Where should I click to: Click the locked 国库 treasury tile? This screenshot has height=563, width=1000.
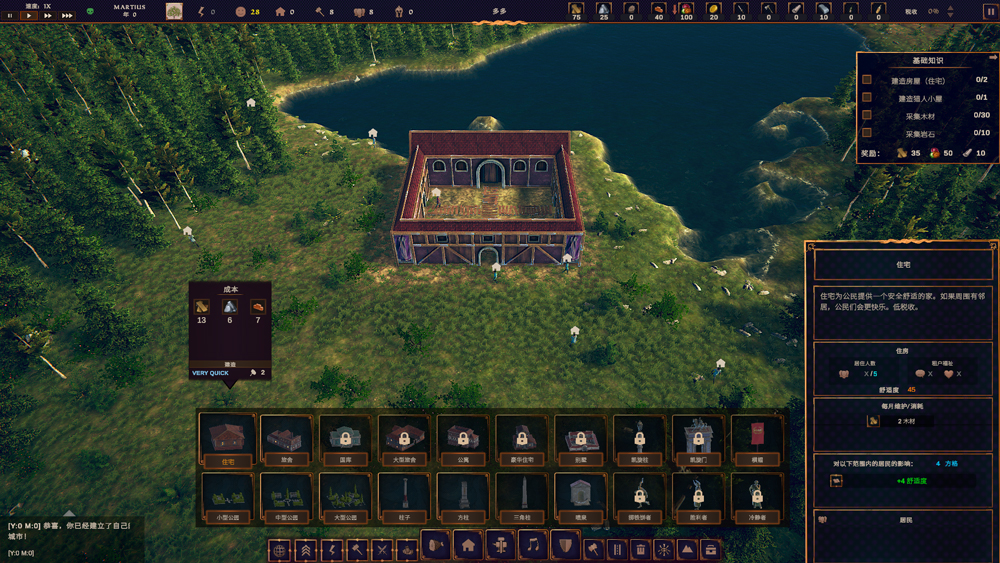345,438
